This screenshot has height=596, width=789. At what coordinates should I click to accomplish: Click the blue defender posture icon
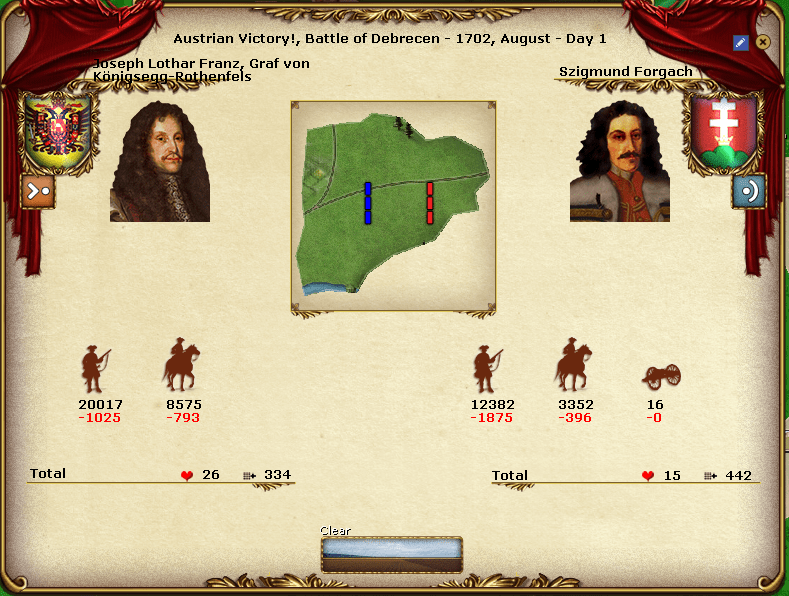click(x=748, y=191)
